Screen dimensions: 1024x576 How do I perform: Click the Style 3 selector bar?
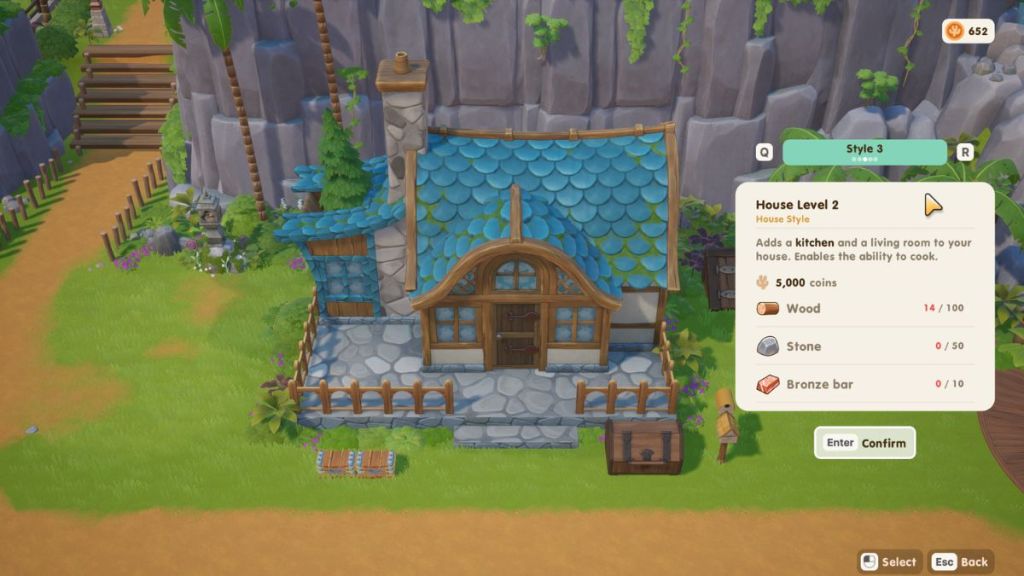tap(864, 152)
